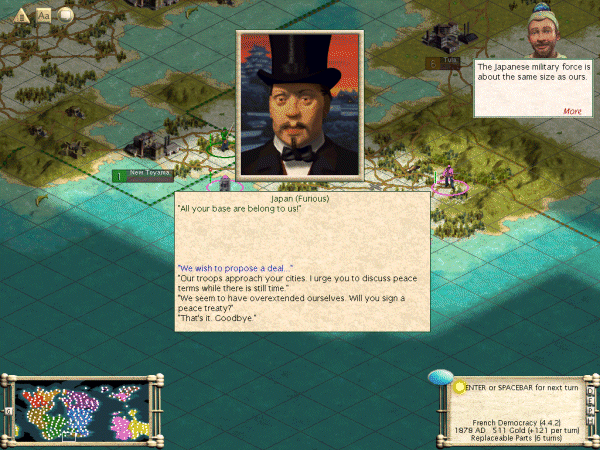
Task: Click the round advisor screen icon
Action: [x=66, y=15]
